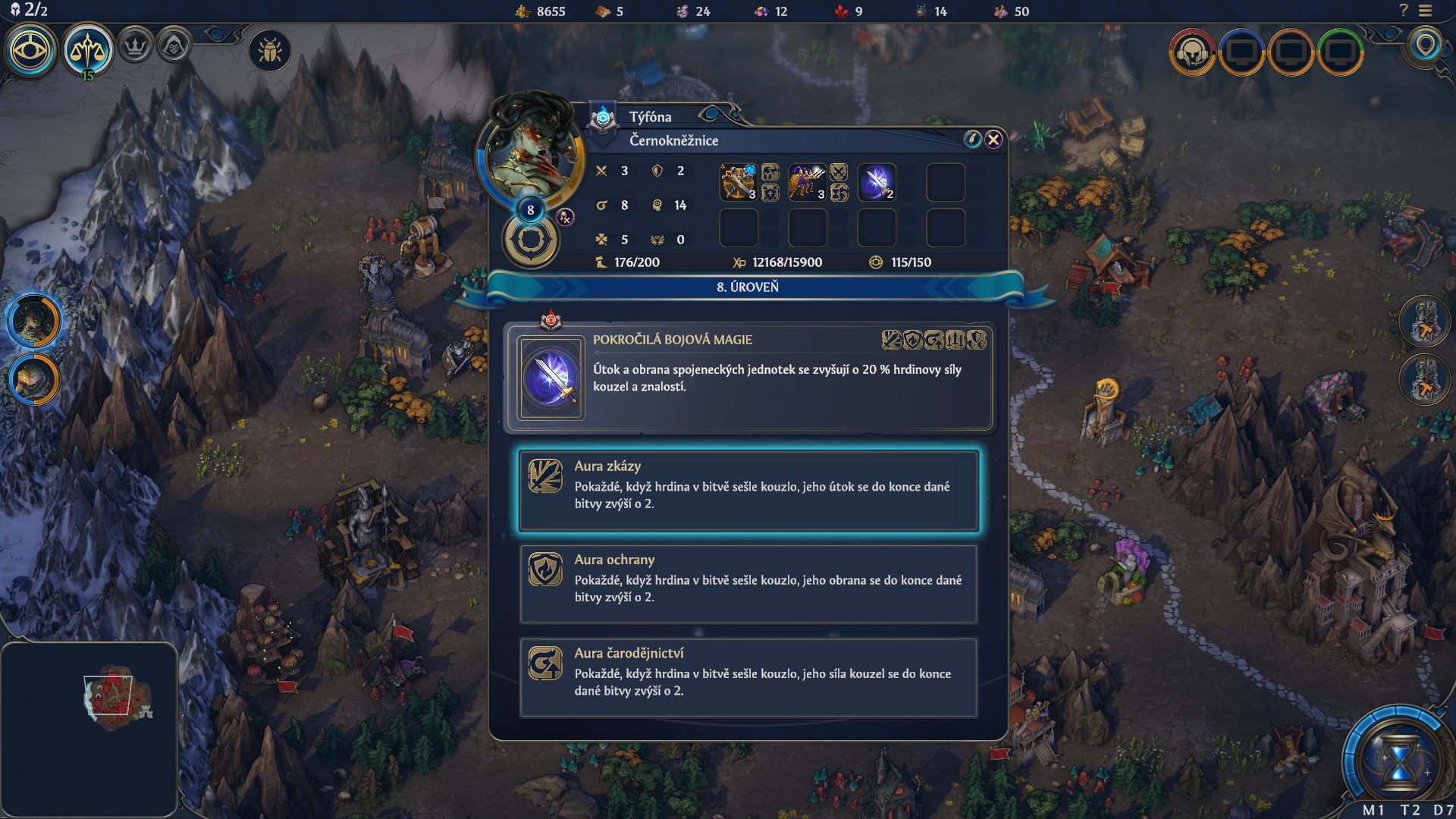Select the Aura ochrany skill option
Viewport: 1456px width, 819px height.
748,584
